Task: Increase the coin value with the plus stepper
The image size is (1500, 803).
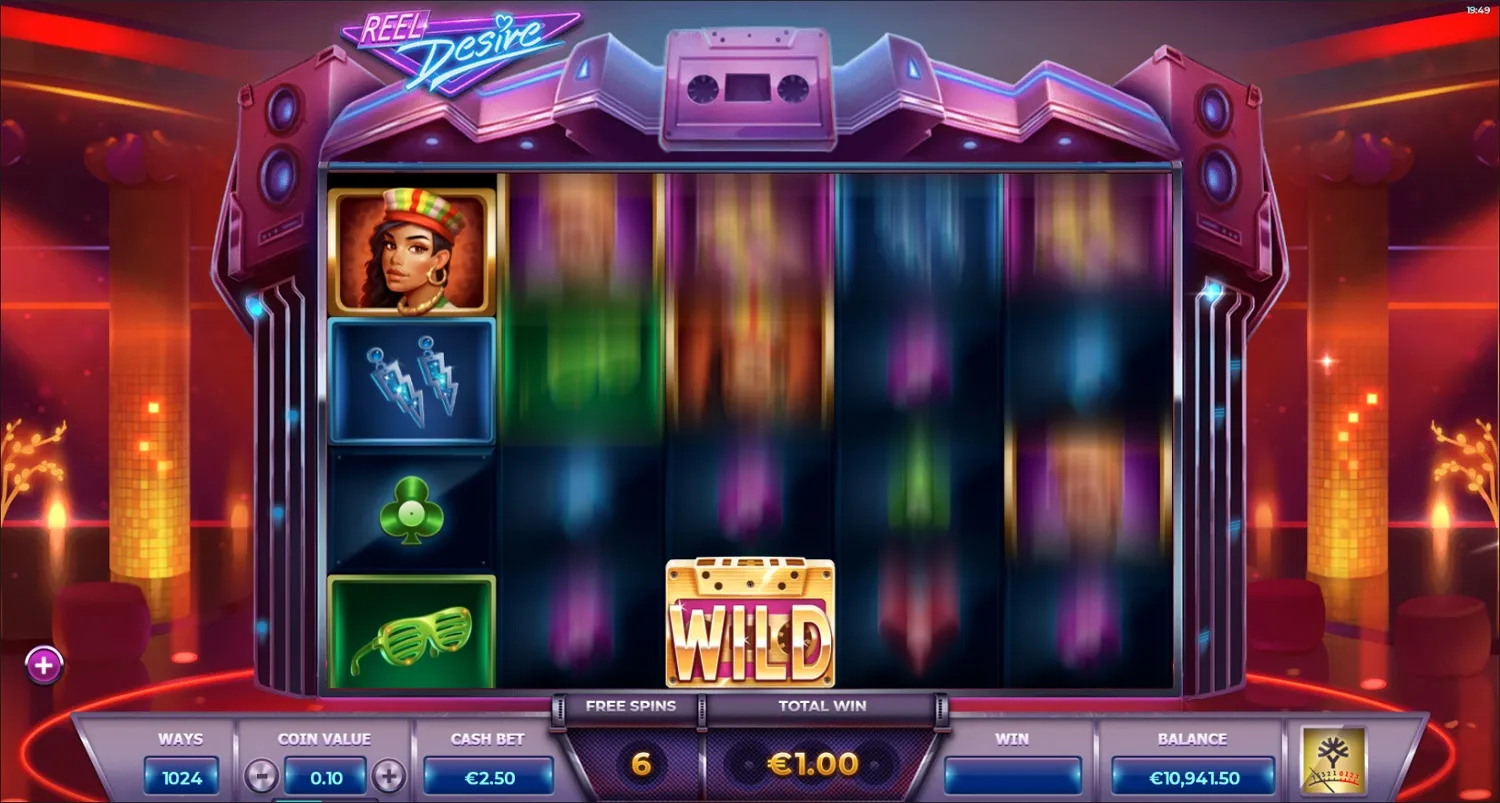Action: 389,775
